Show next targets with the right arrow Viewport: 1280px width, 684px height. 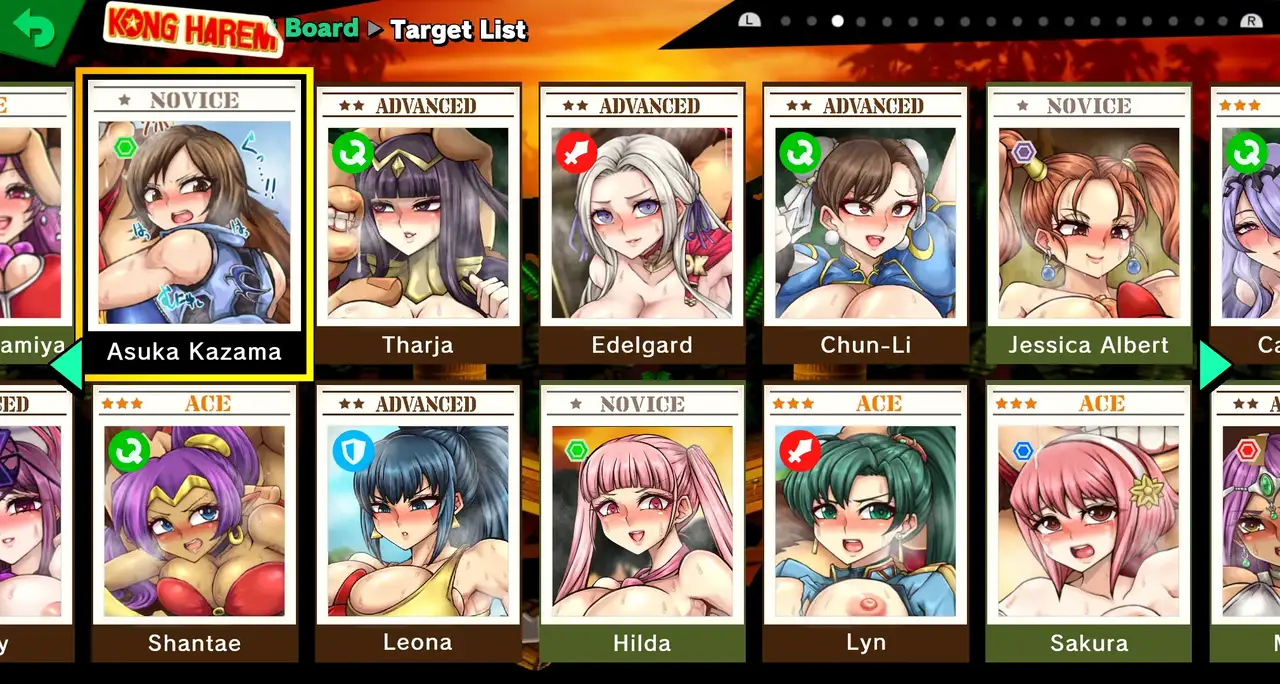(x=1216, y=367)
